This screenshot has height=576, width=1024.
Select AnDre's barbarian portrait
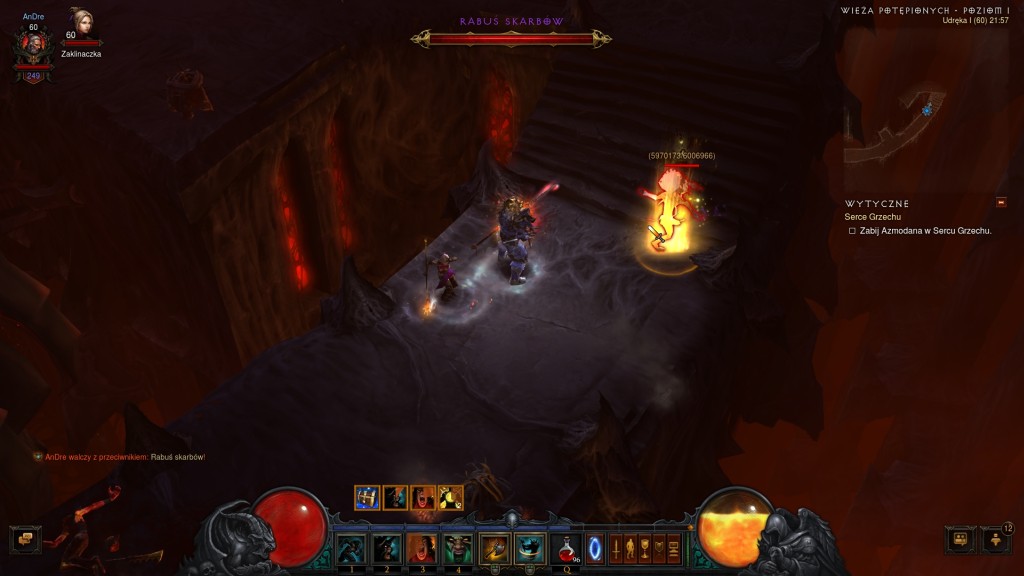(33, 48)
